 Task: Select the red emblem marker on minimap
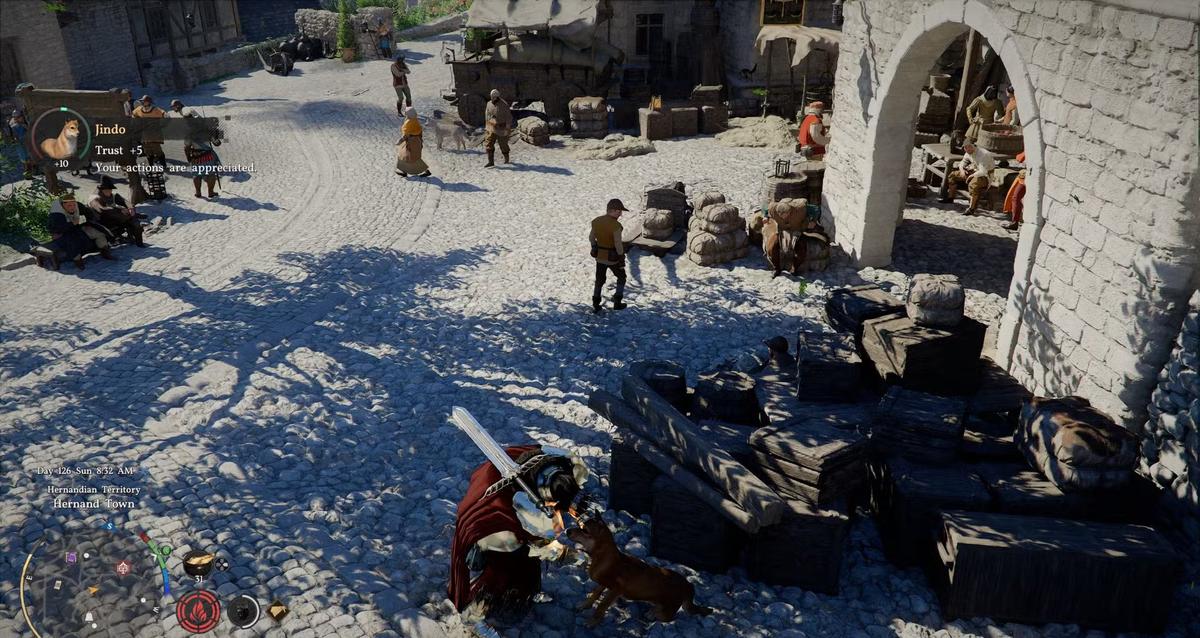[x=123, y=567]
